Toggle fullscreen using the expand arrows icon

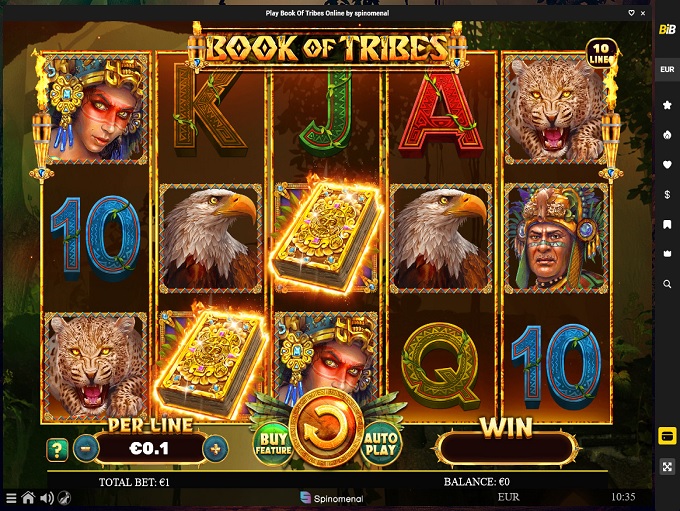667,467
